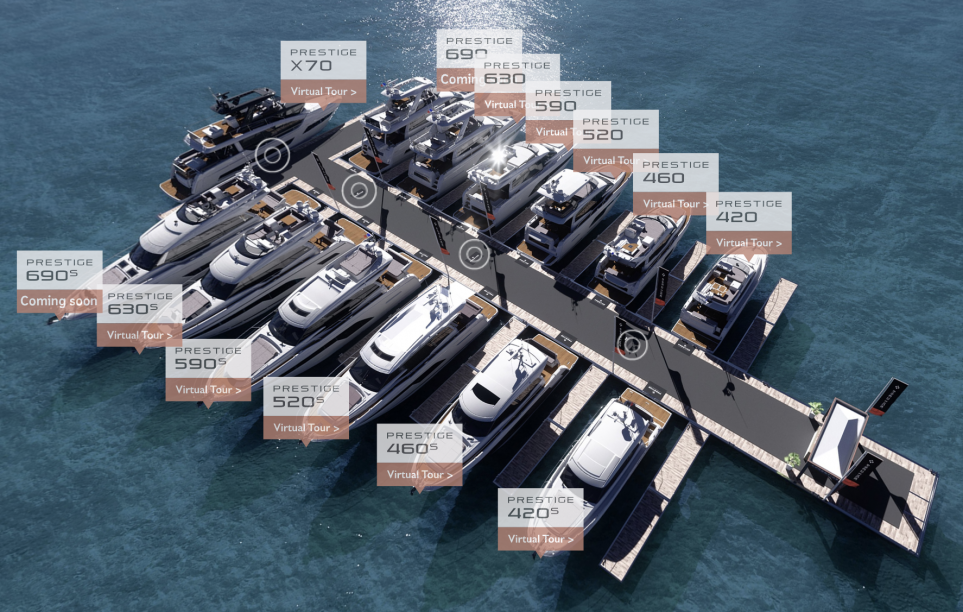Enter the Prestige 460S Virtual Tour

tap(419, 474)
